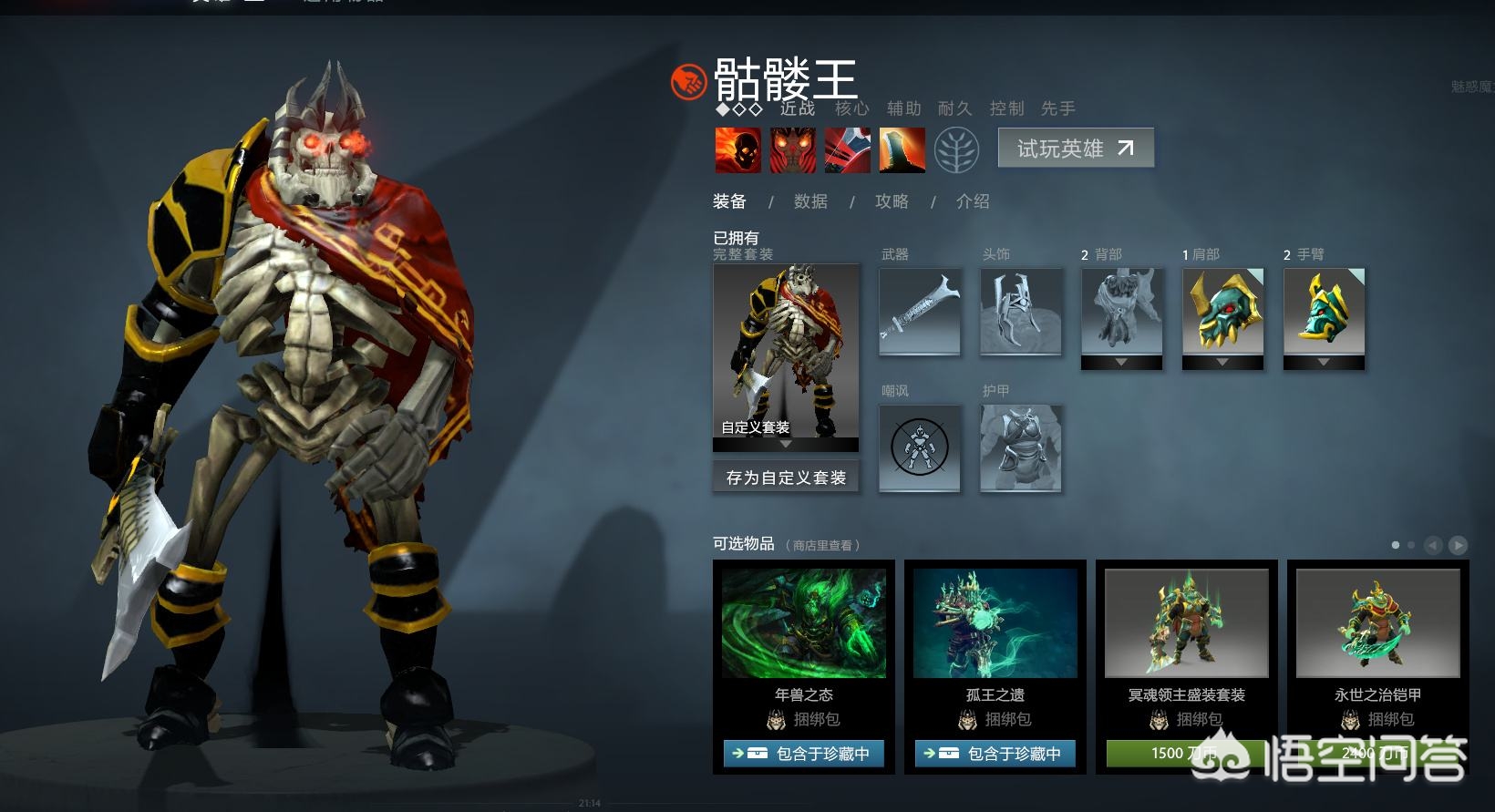Open the 背部 back item slot
The width and height of the screenshot is (1495, 812).
pos(1122,311)
